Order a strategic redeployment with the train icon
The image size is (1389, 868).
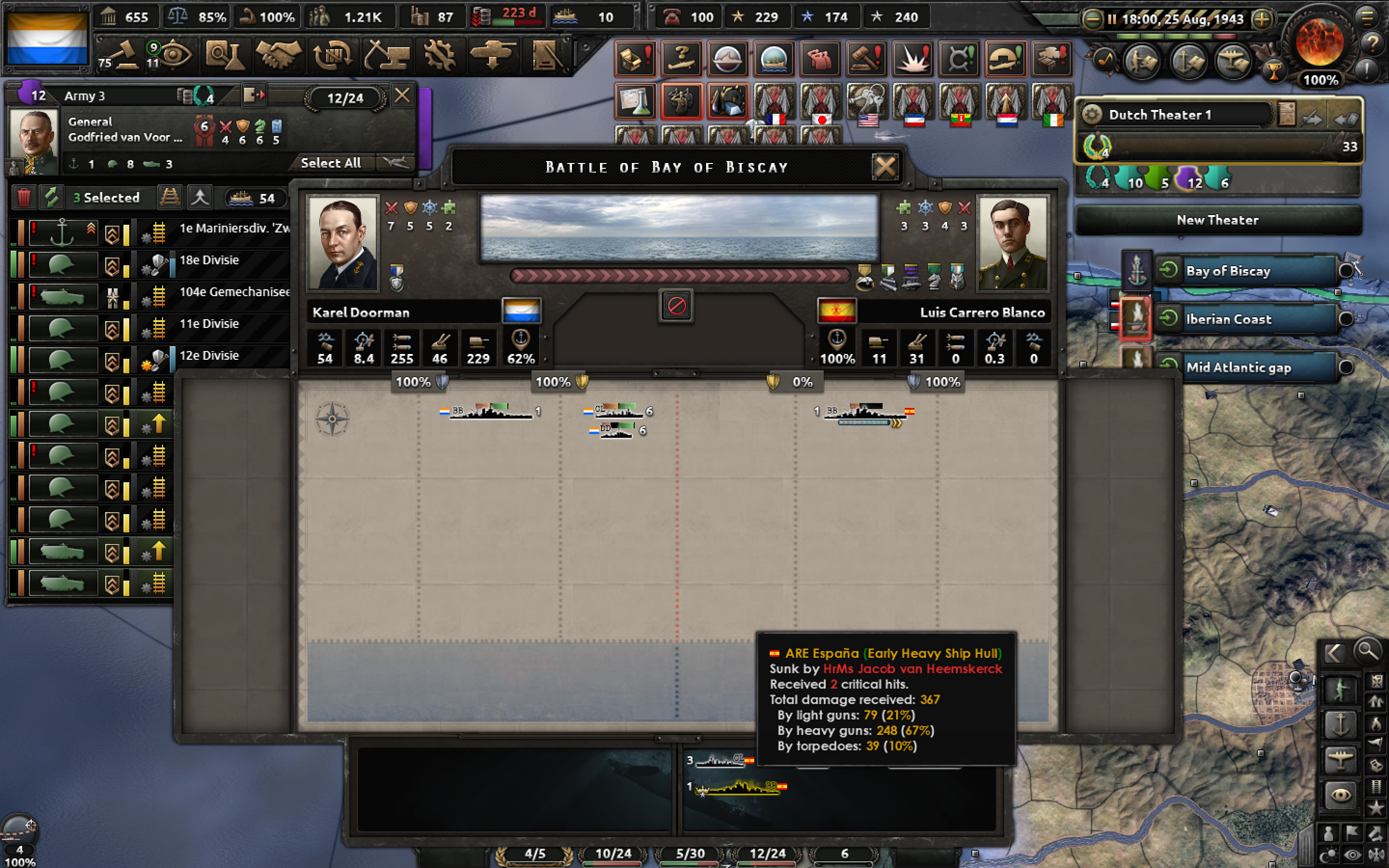(170, 198)
